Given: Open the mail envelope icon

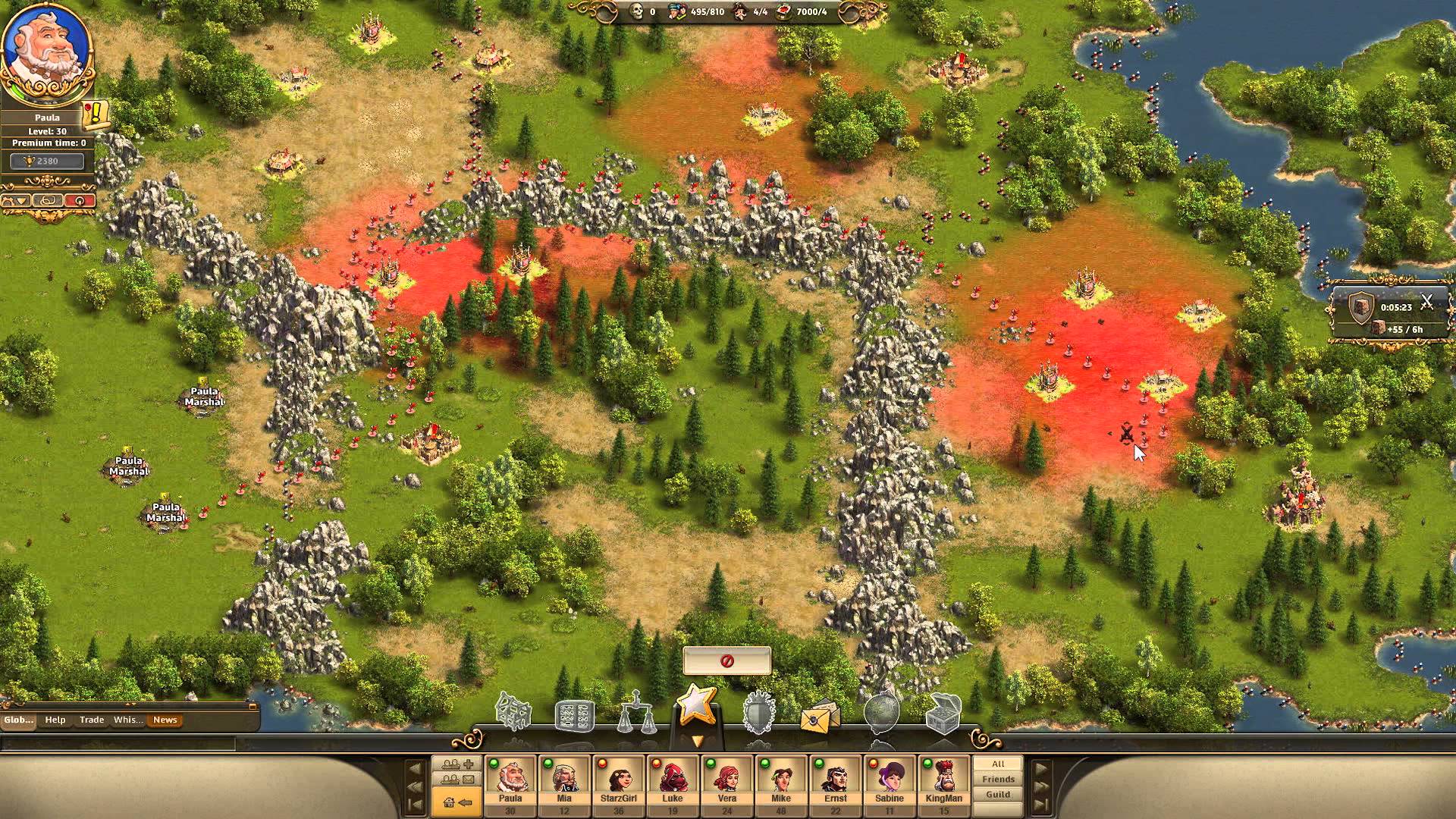Looking at the screenshot, I should 820,714.
